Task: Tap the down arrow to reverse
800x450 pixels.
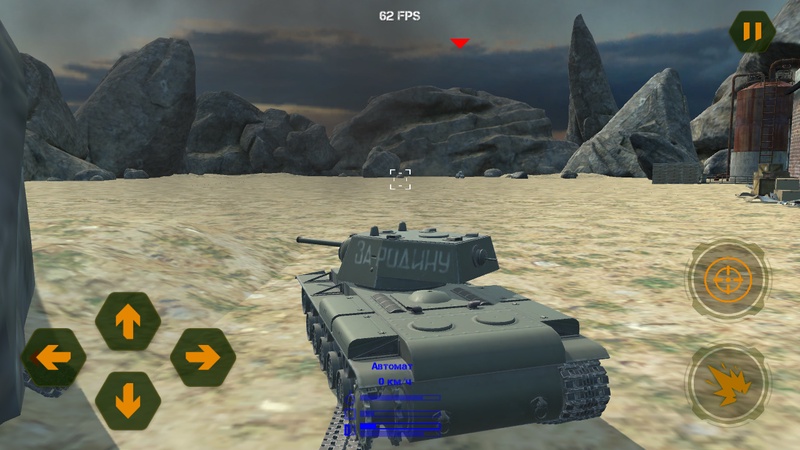Action: [x=128, y=400]
